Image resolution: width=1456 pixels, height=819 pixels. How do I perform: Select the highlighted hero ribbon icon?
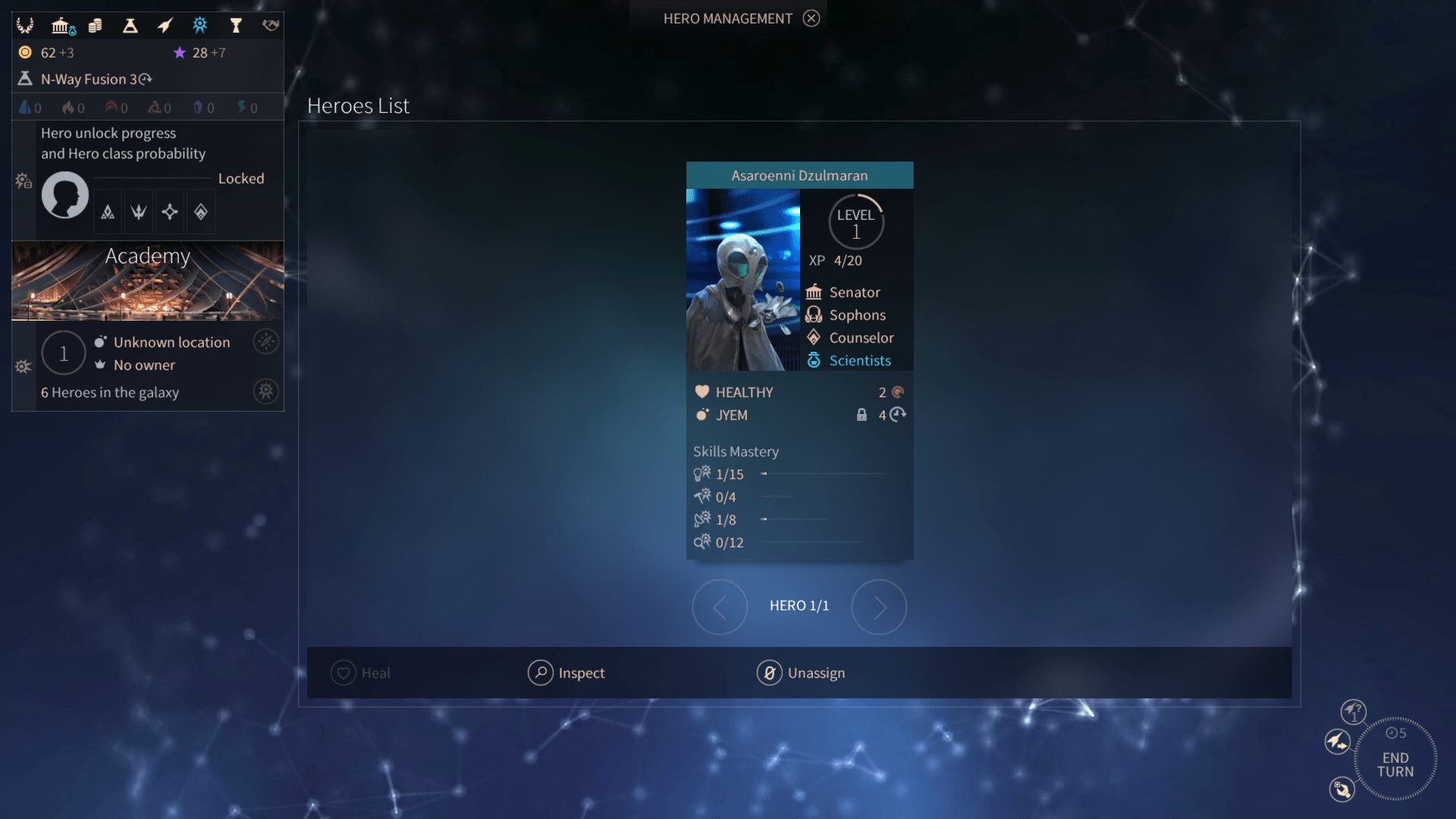(x=199, y=26)
